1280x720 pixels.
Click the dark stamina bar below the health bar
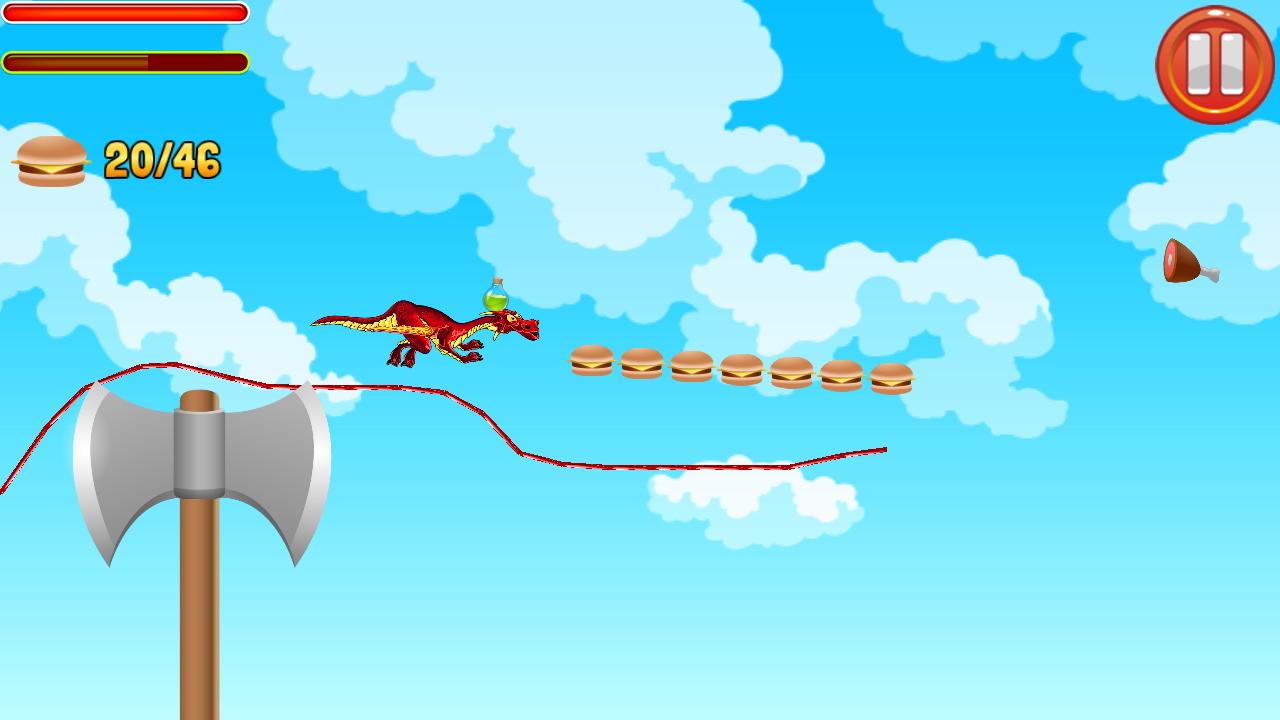pyautogui.click(x=125, y=61)
